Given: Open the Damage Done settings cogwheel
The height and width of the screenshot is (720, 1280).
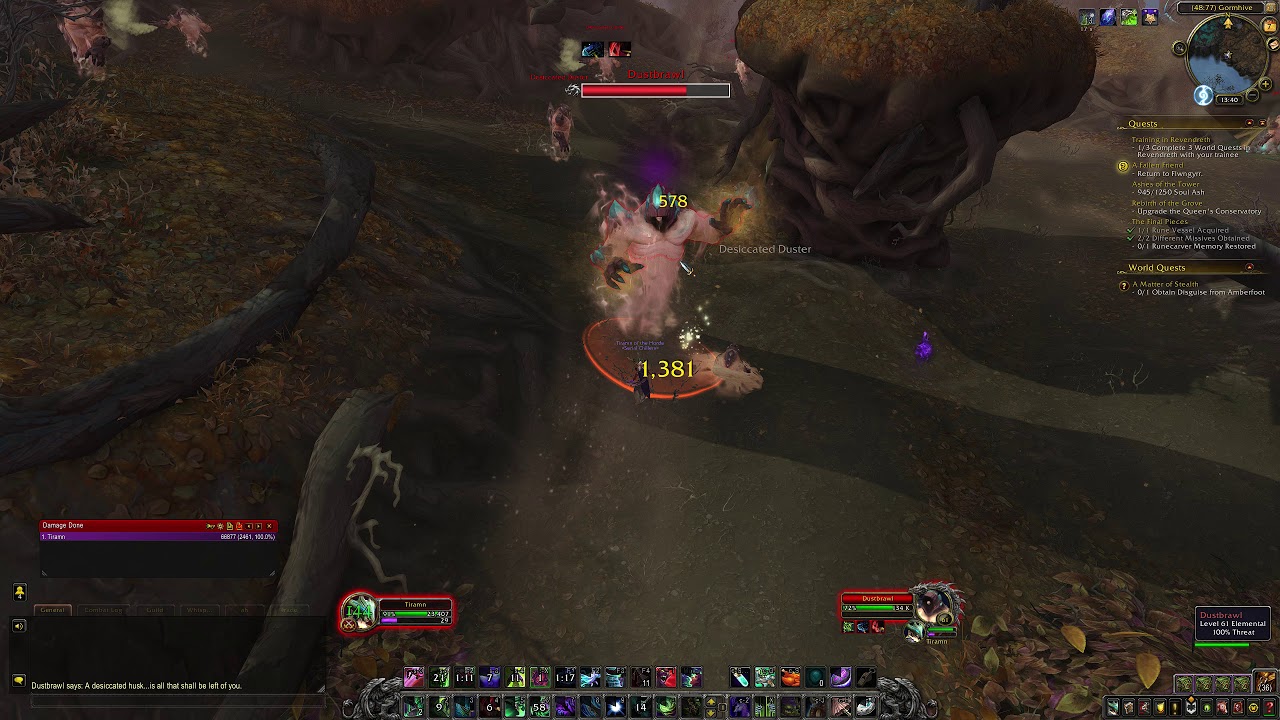Looking at the screenshot, I should click(219, 526).
